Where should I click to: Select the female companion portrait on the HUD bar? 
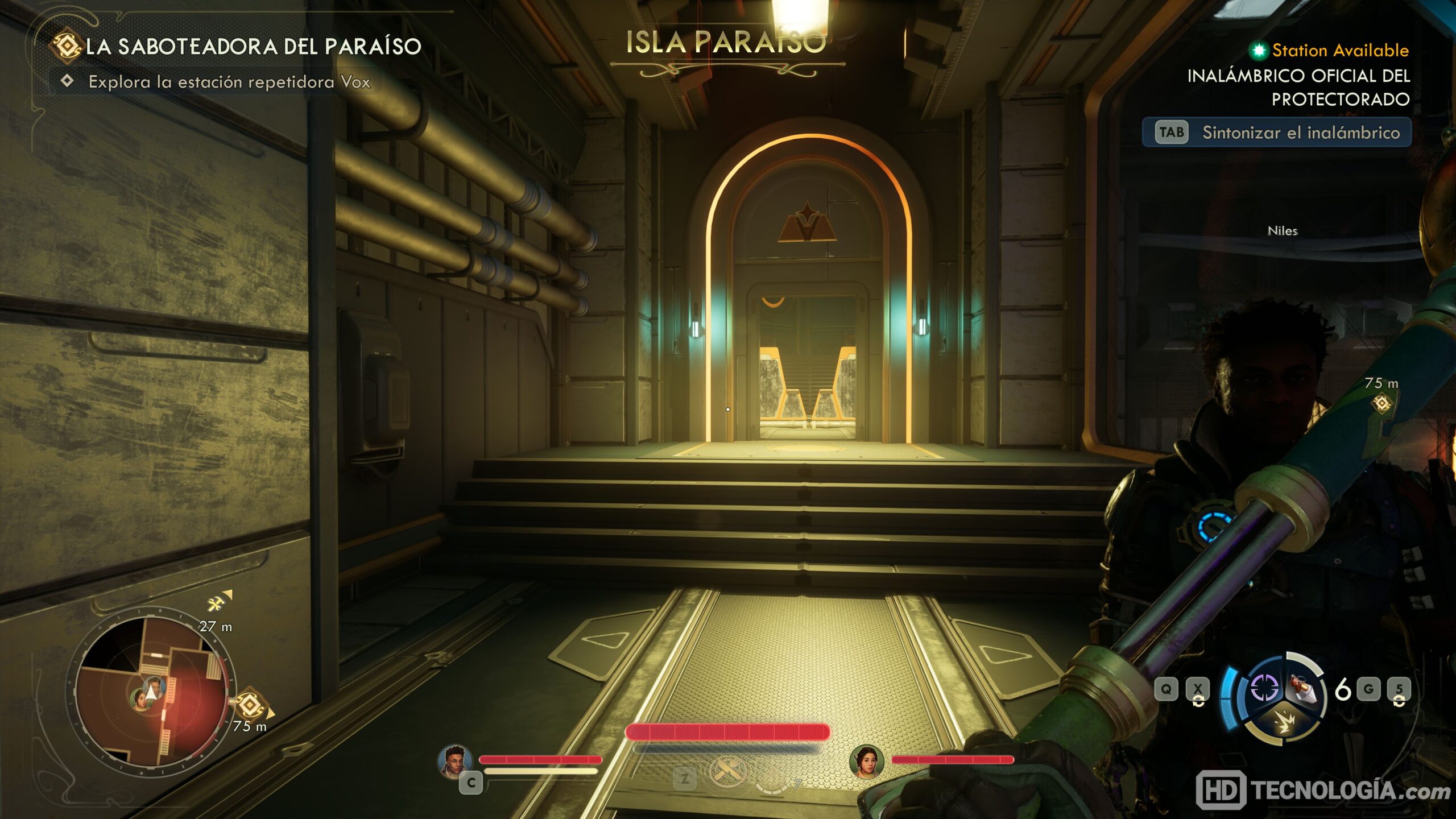866,760
